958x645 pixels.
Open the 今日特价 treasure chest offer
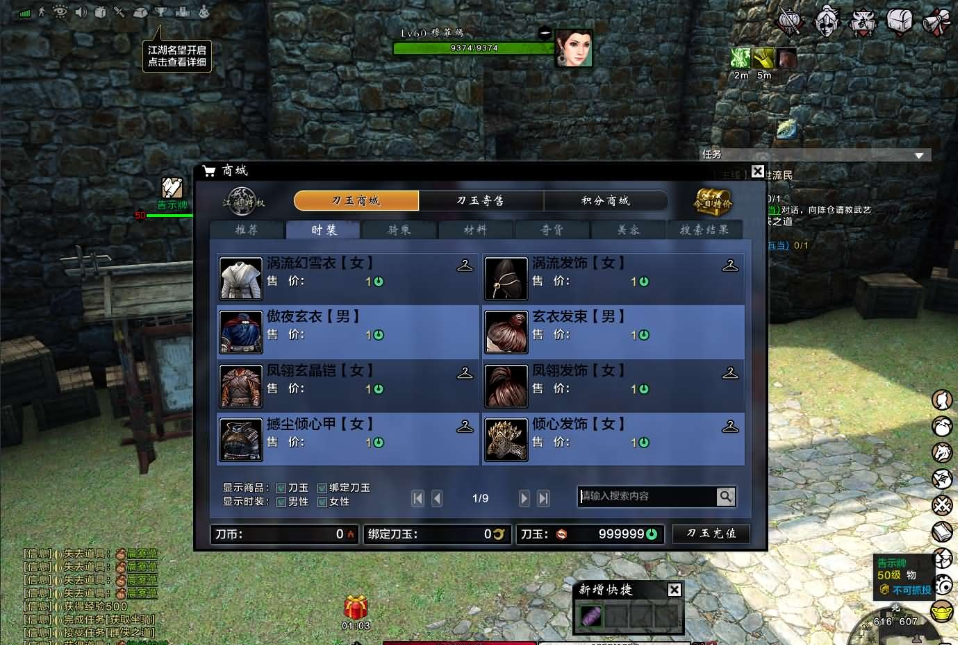coord(714,200)
